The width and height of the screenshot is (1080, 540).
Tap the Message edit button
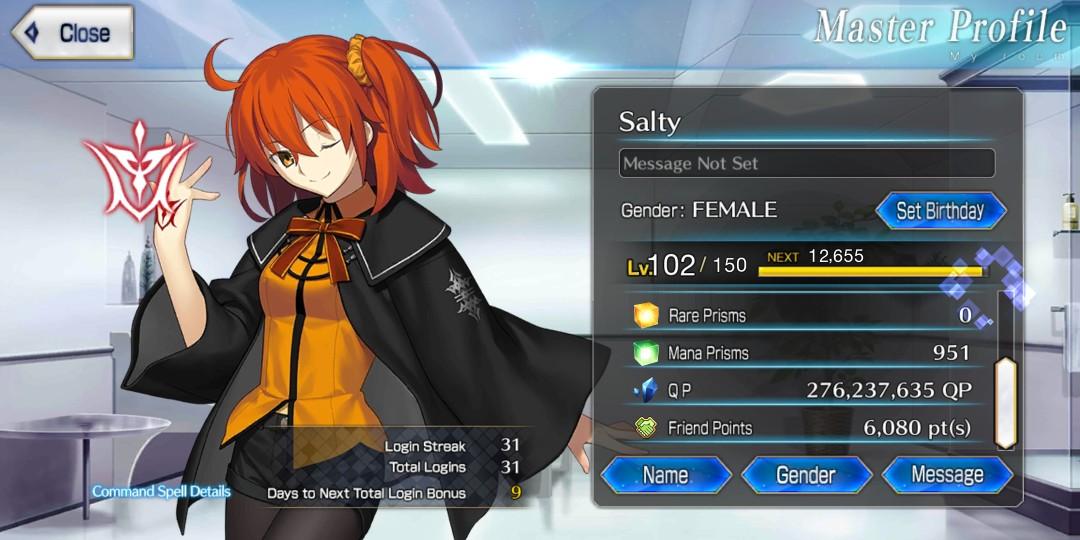[x=946, y=474]
